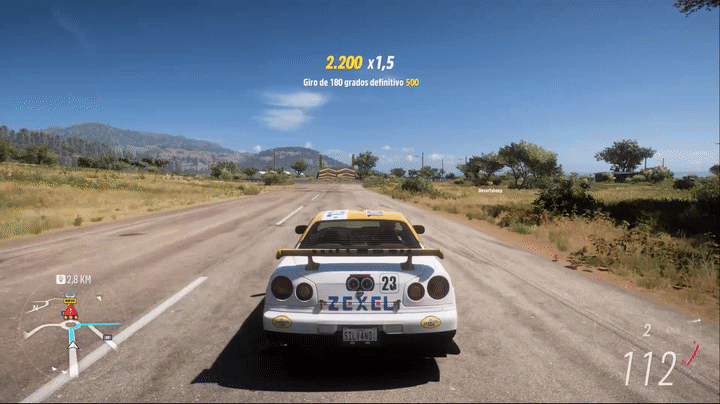The width and height of the screenshot is (720, 404).
Task: Click the waypoint pin icon beside 2.8 KM
Action: 61,280
